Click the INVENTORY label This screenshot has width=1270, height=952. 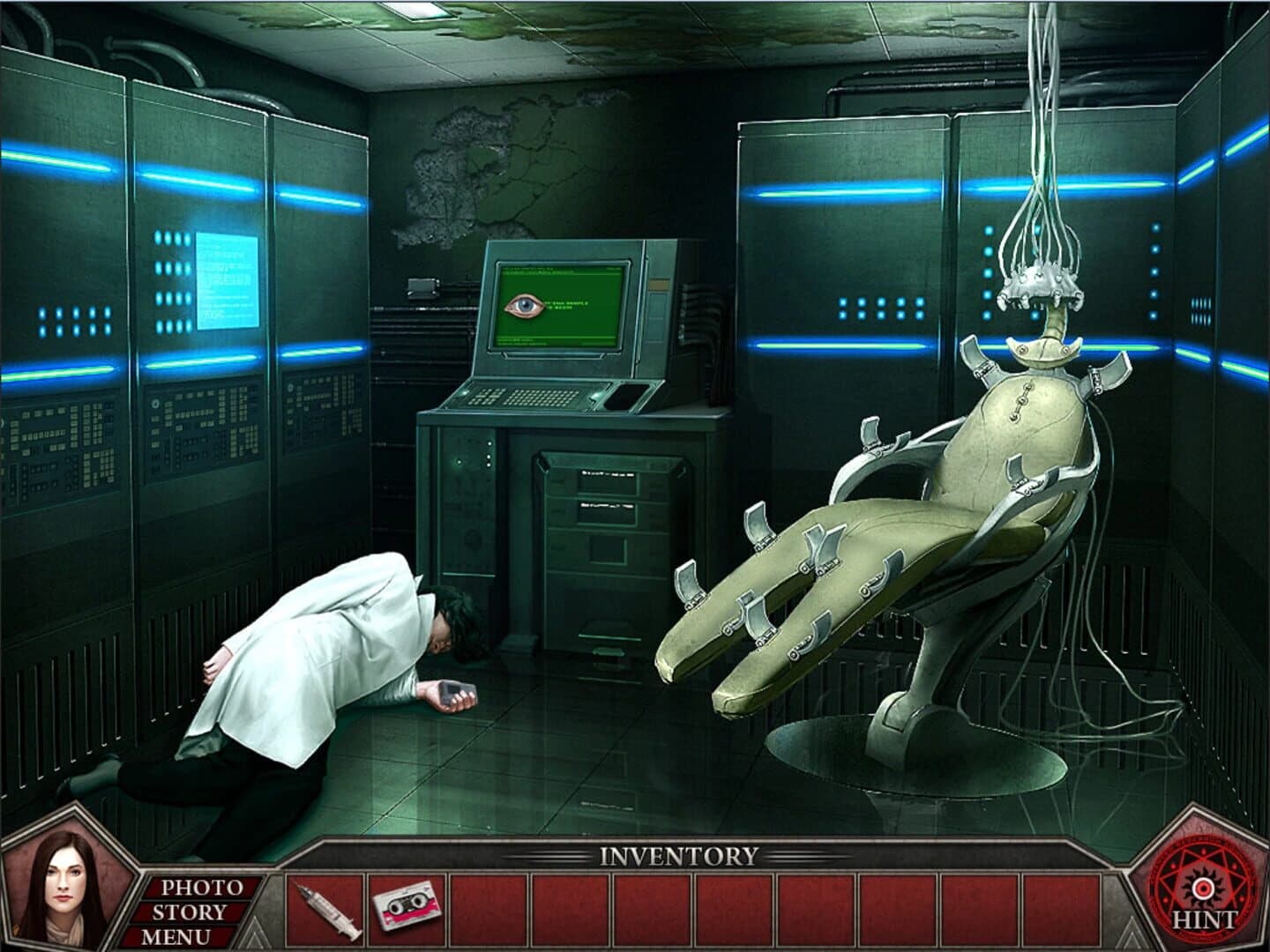676,853
